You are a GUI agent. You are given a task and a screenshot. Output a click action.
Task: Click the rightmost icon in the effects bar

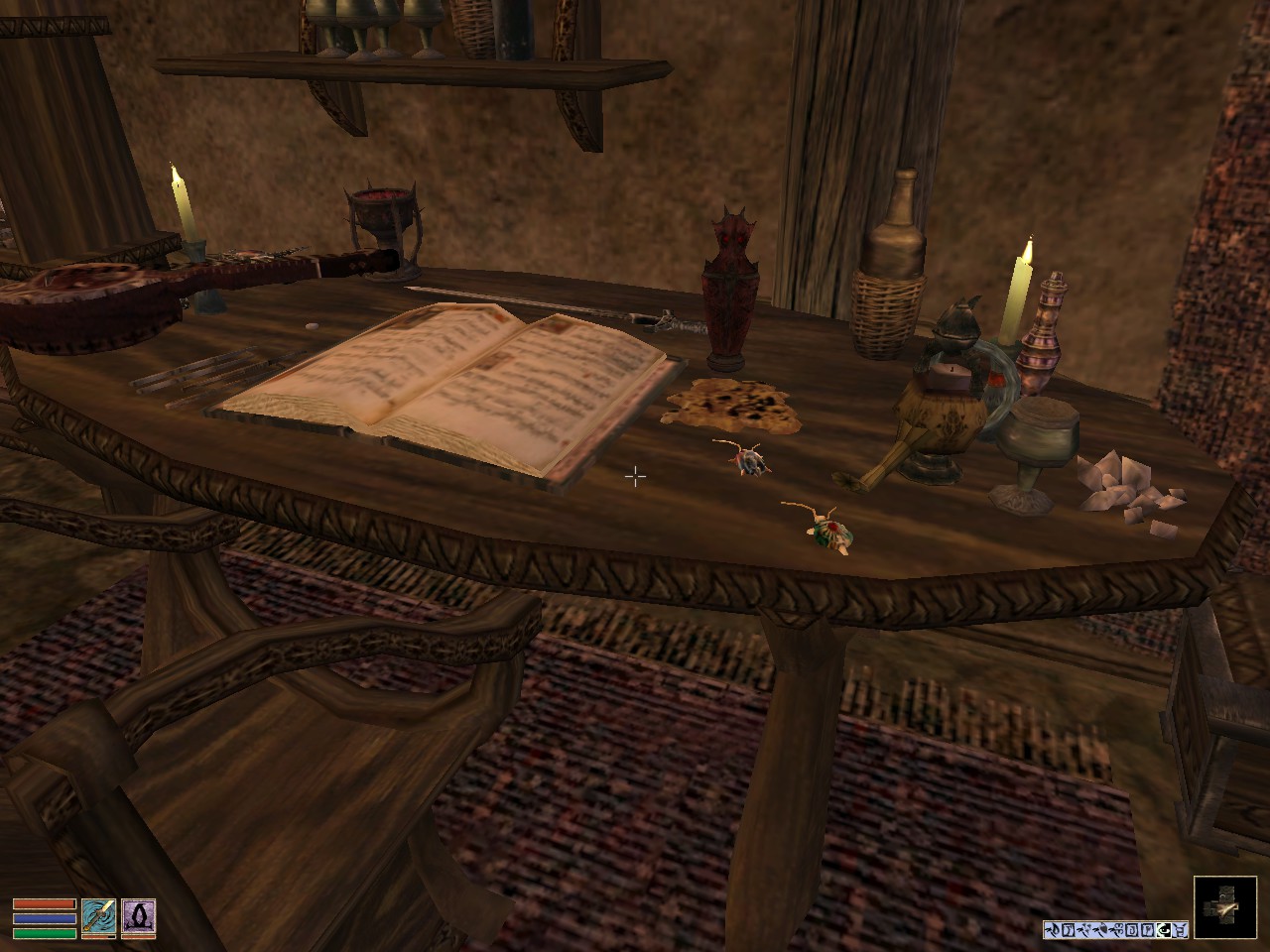tap(1180, 929)
